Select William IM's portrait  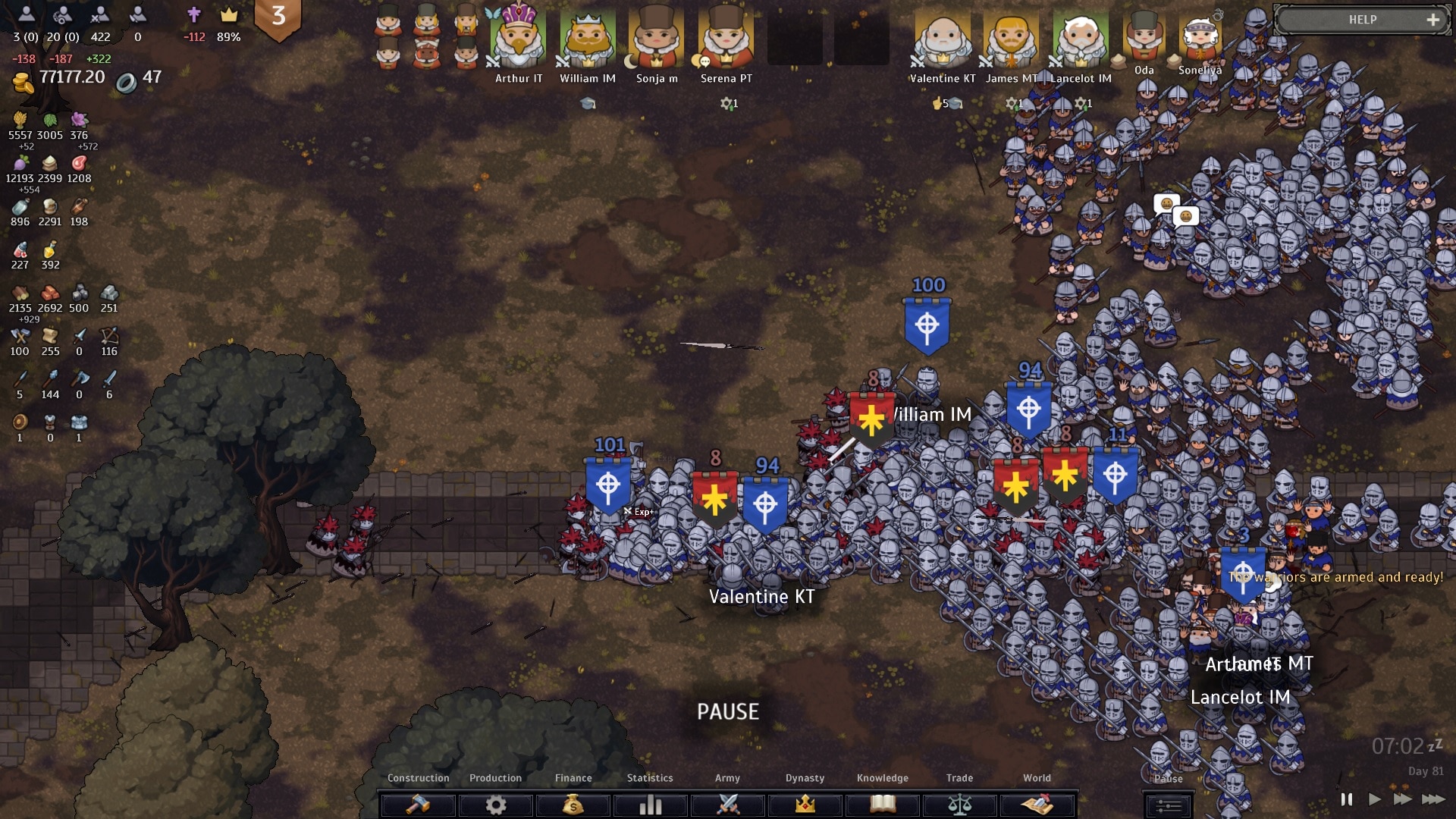point(588,39)
